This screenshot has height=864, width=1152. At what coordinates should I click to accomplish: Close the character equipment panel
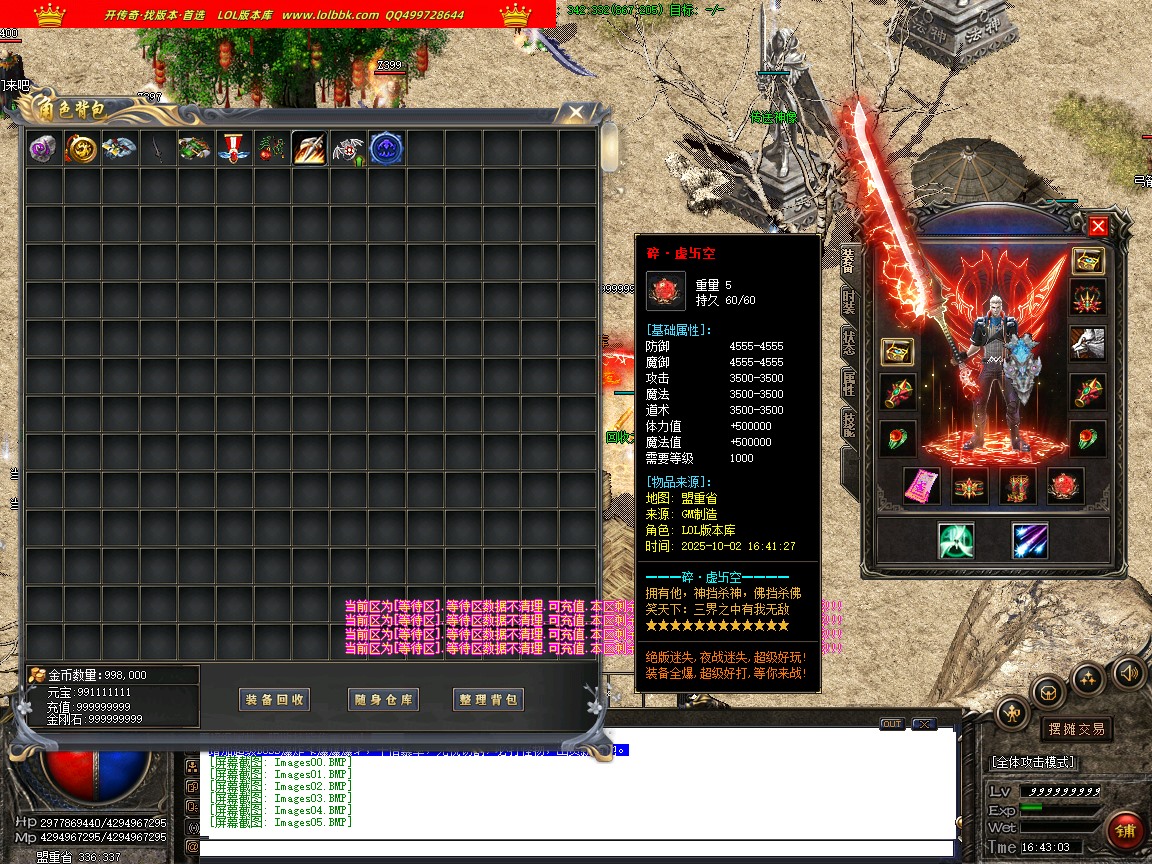point(1098,226)
